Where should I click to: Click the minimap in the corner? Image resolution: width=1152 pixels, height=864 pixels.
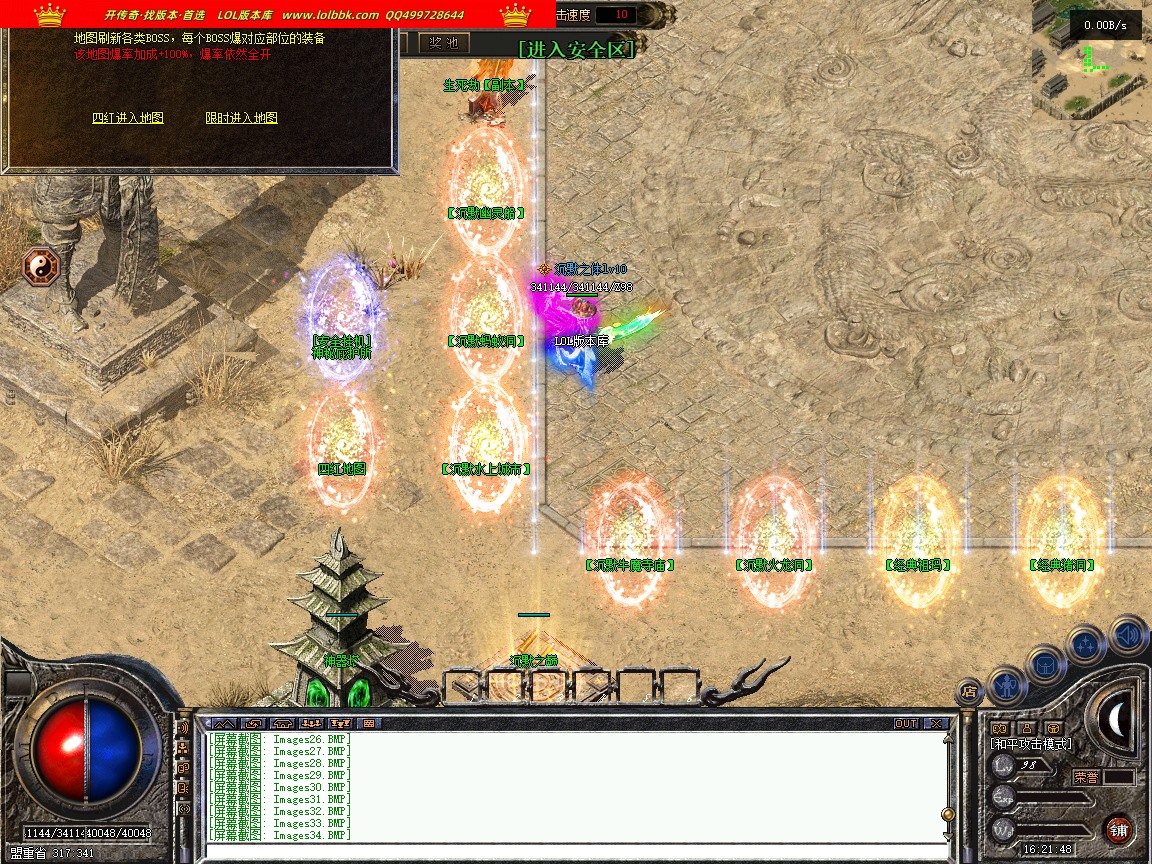tap(1091, 60)
